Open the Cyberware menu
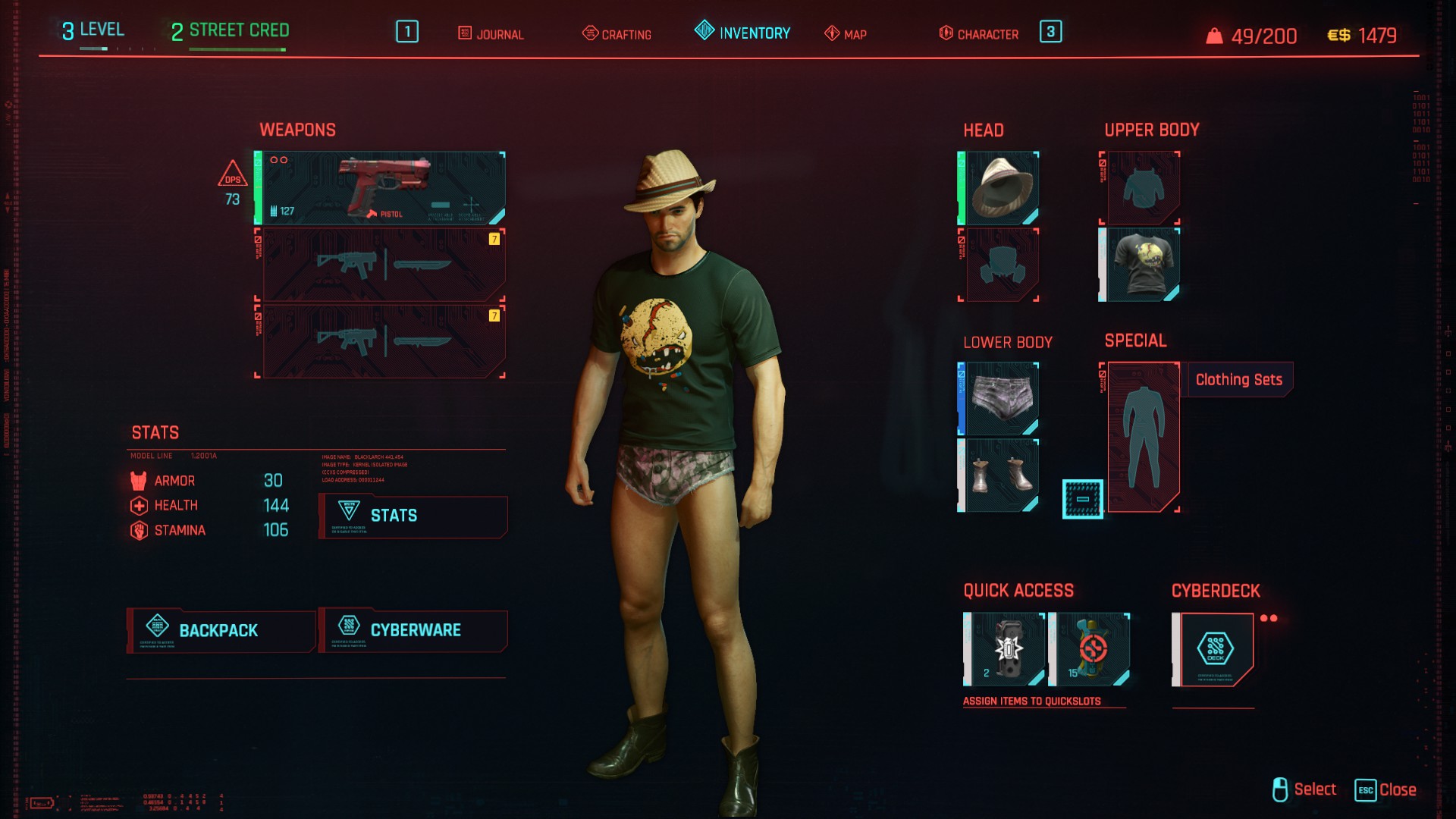The width and height of the screenshot is (1456, 819). click(413, 630)
